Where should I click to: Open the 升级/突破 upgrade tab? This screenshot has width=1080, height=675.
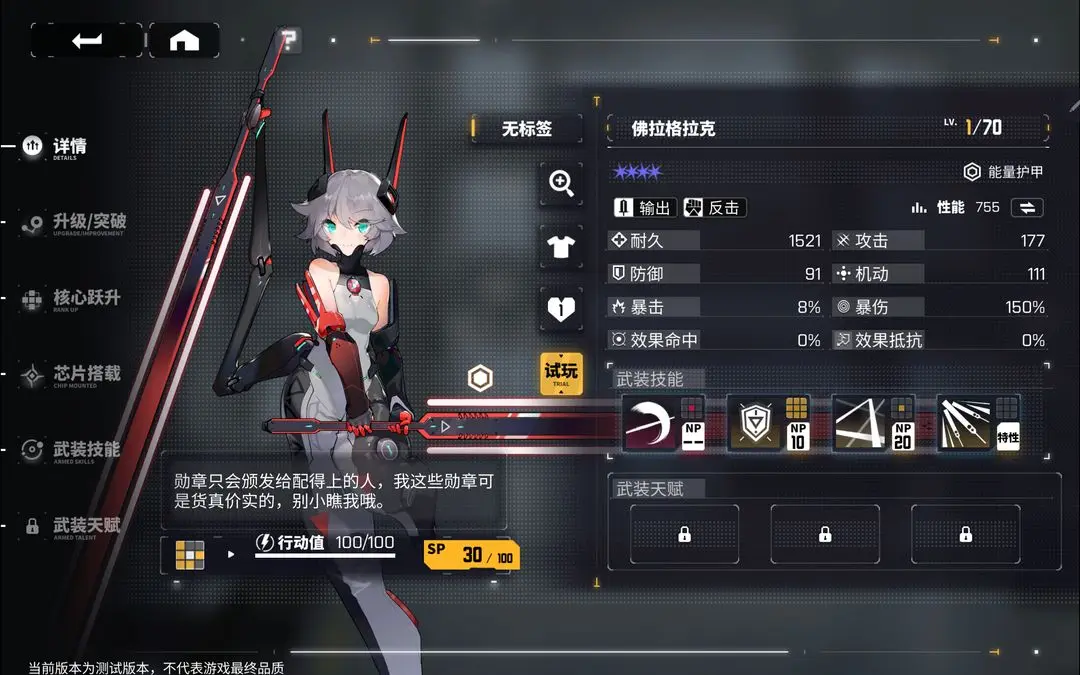[88, 222]
